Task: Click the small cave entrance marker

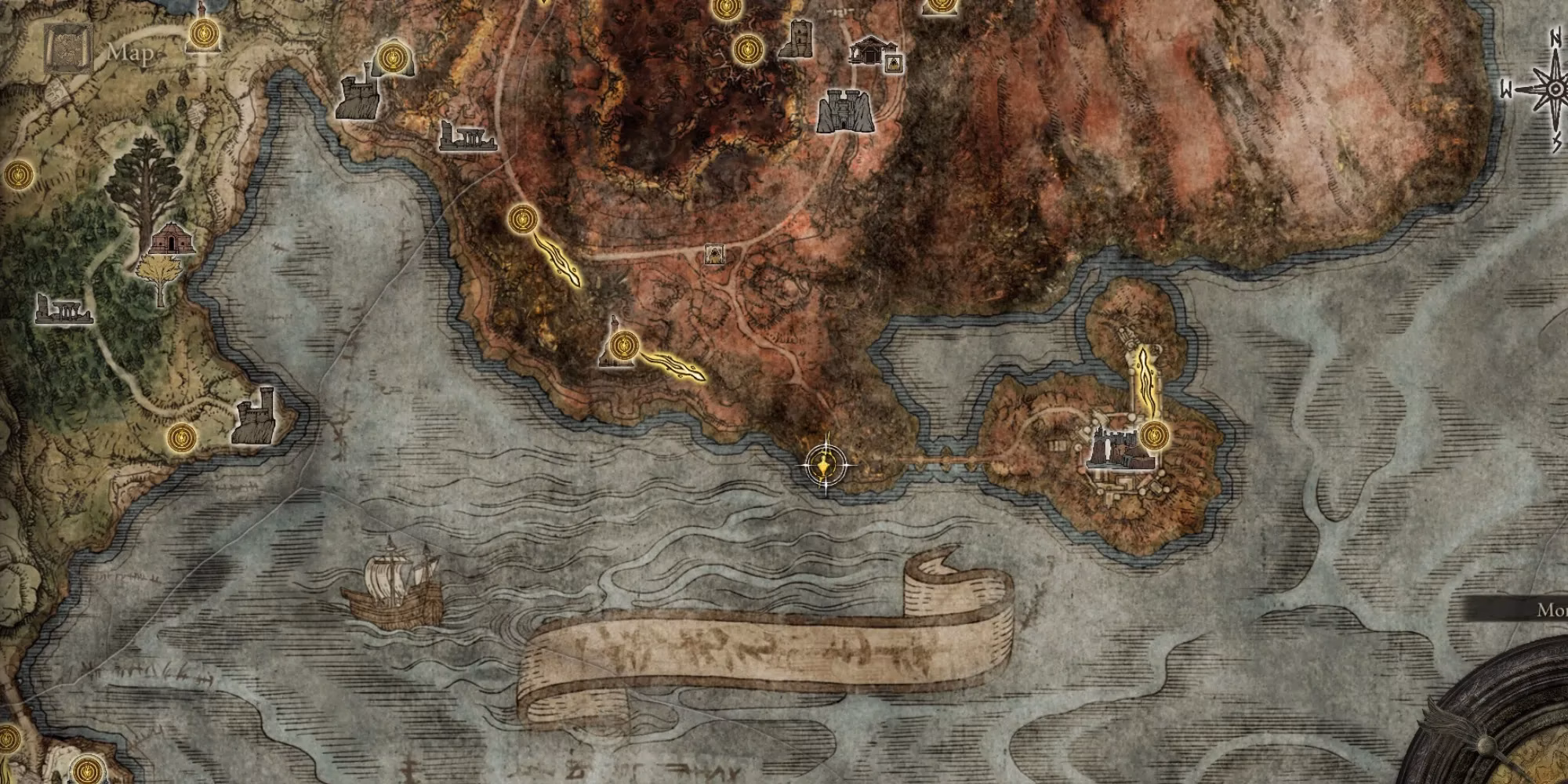Action: pyautogui.click(x=714, y=253)
